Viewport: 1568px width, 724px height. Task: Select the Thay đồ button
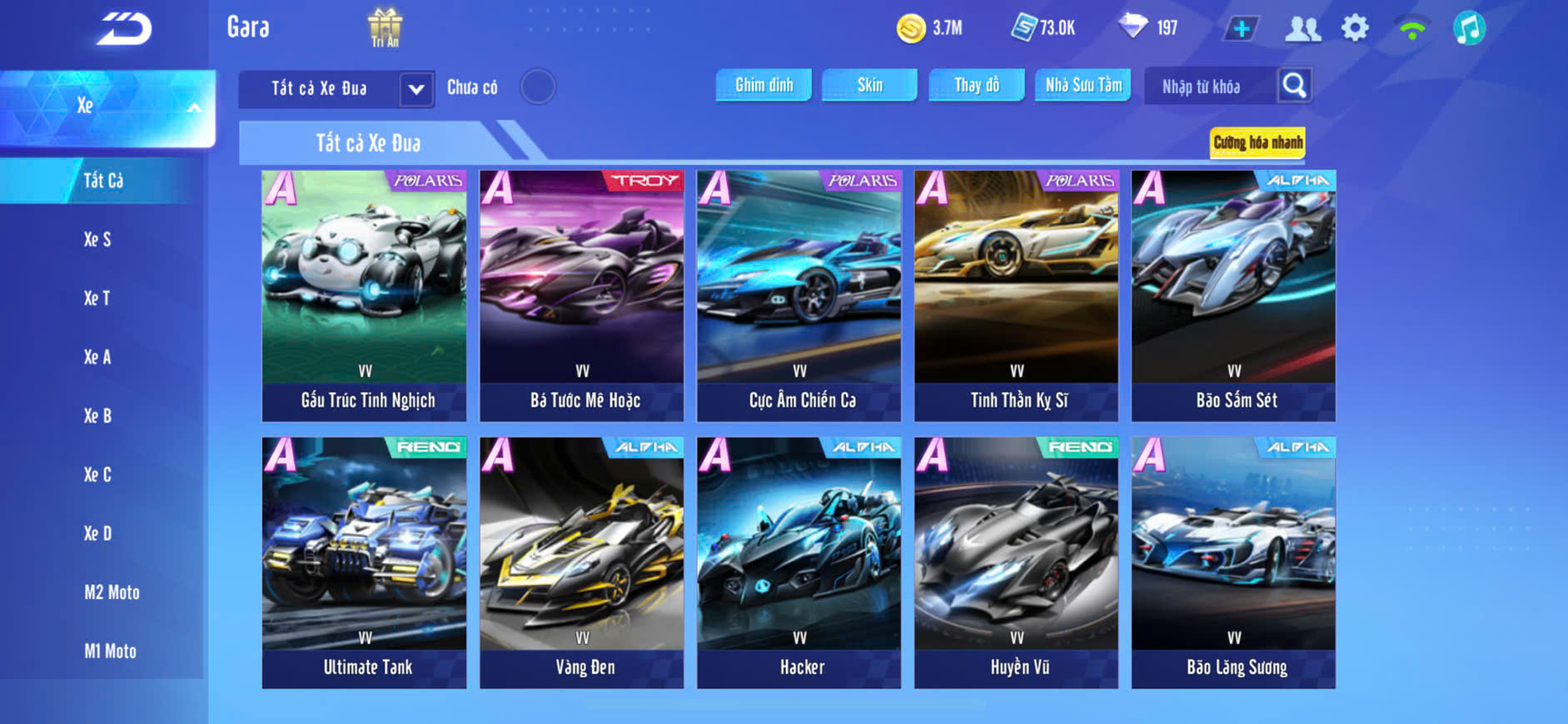pyautogui.click(x=976, y=85)
